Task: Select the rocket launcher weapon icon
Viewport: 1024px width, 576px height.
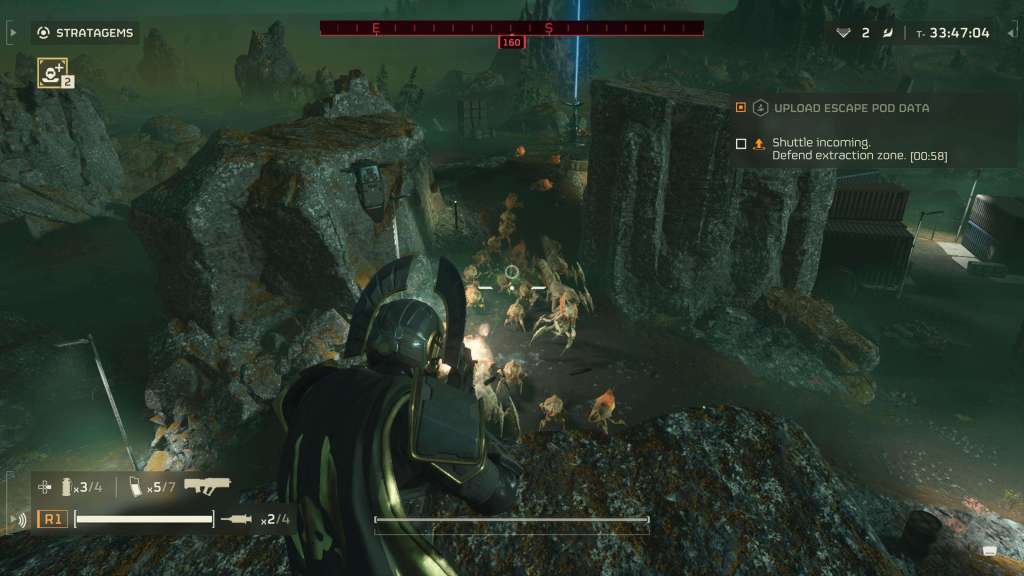Action: 207,485
